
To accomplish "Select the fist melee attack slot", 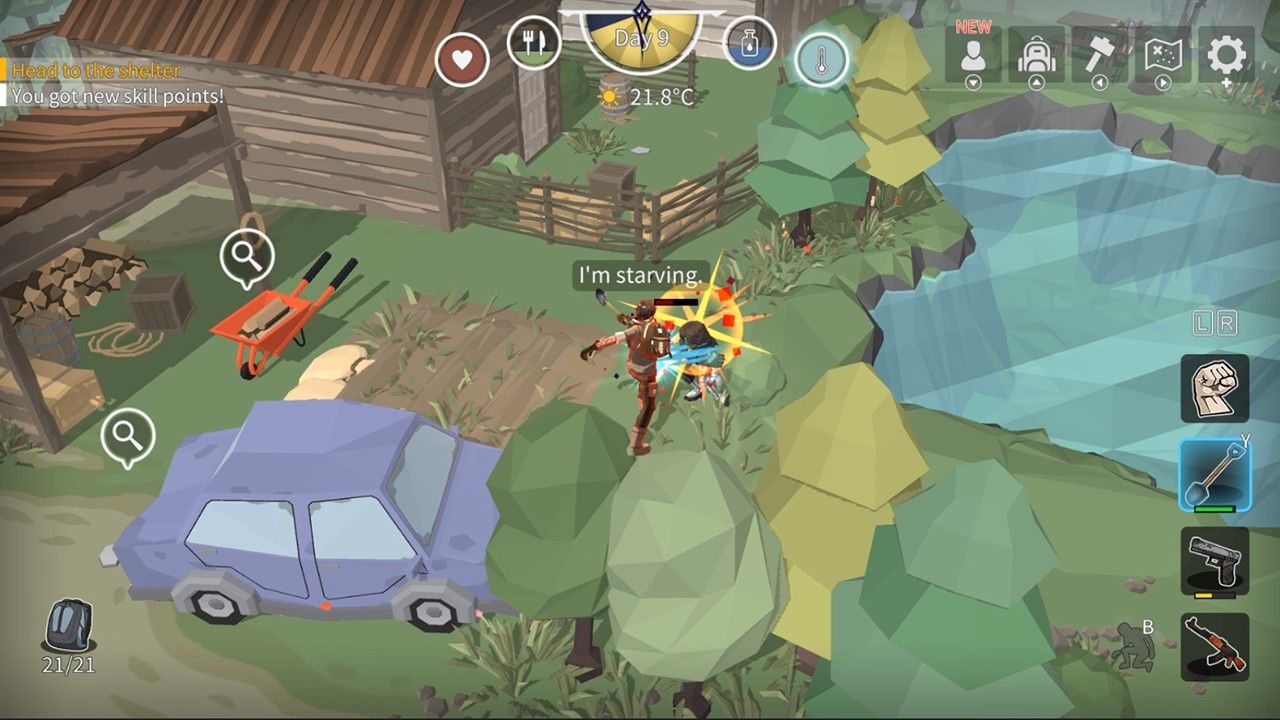I will coord(1214,388).
